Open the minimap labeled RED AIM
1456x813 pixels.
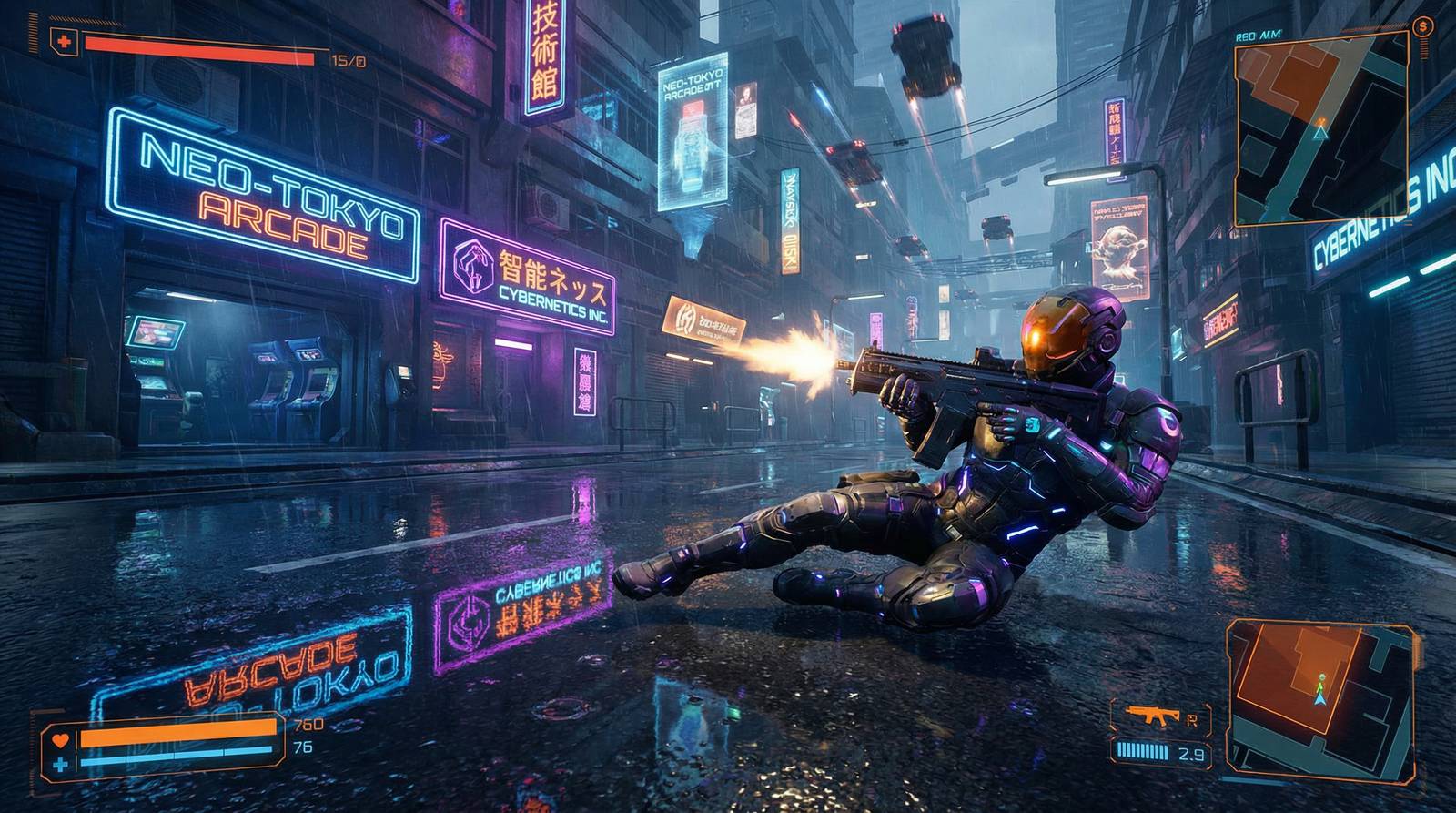[x=1320, y=135]
